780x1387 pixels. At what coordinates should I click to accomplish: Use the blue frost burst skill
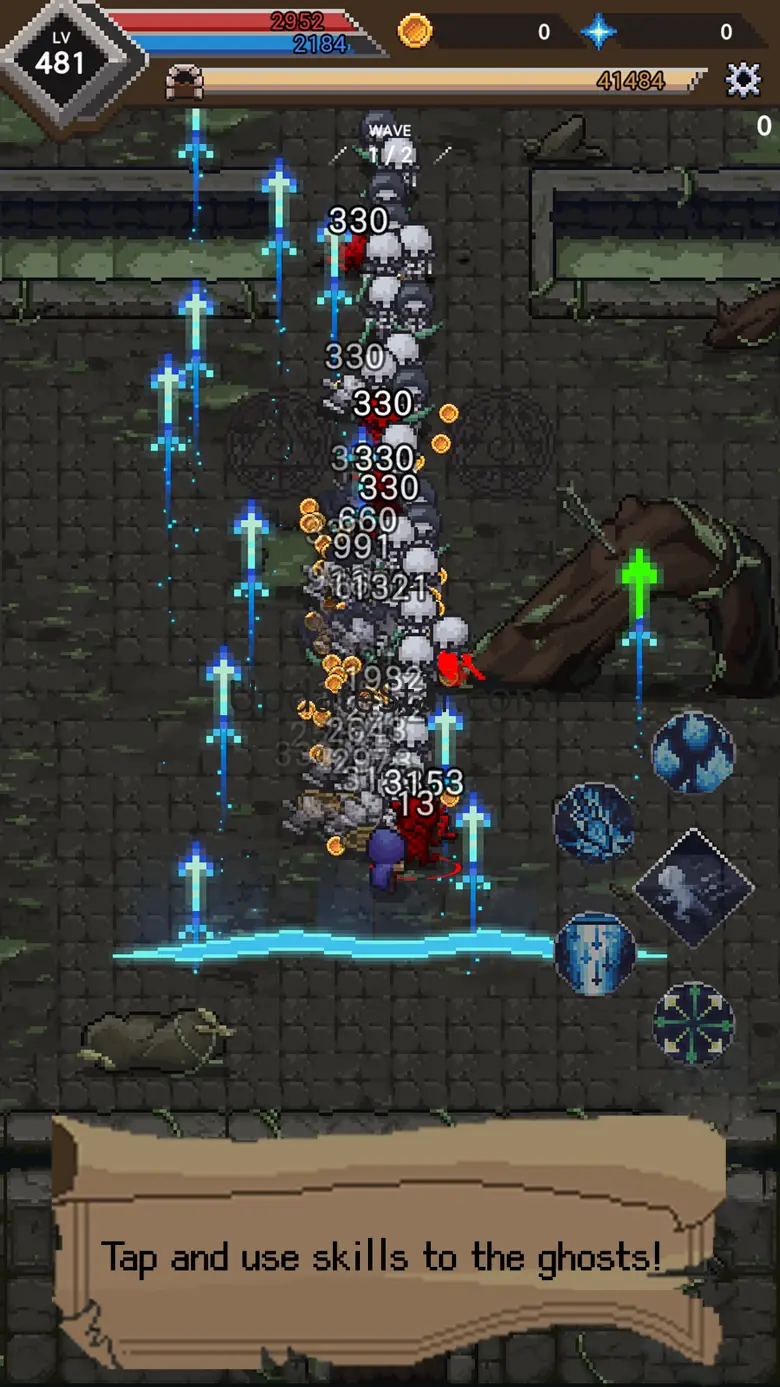tap(594, 822)
